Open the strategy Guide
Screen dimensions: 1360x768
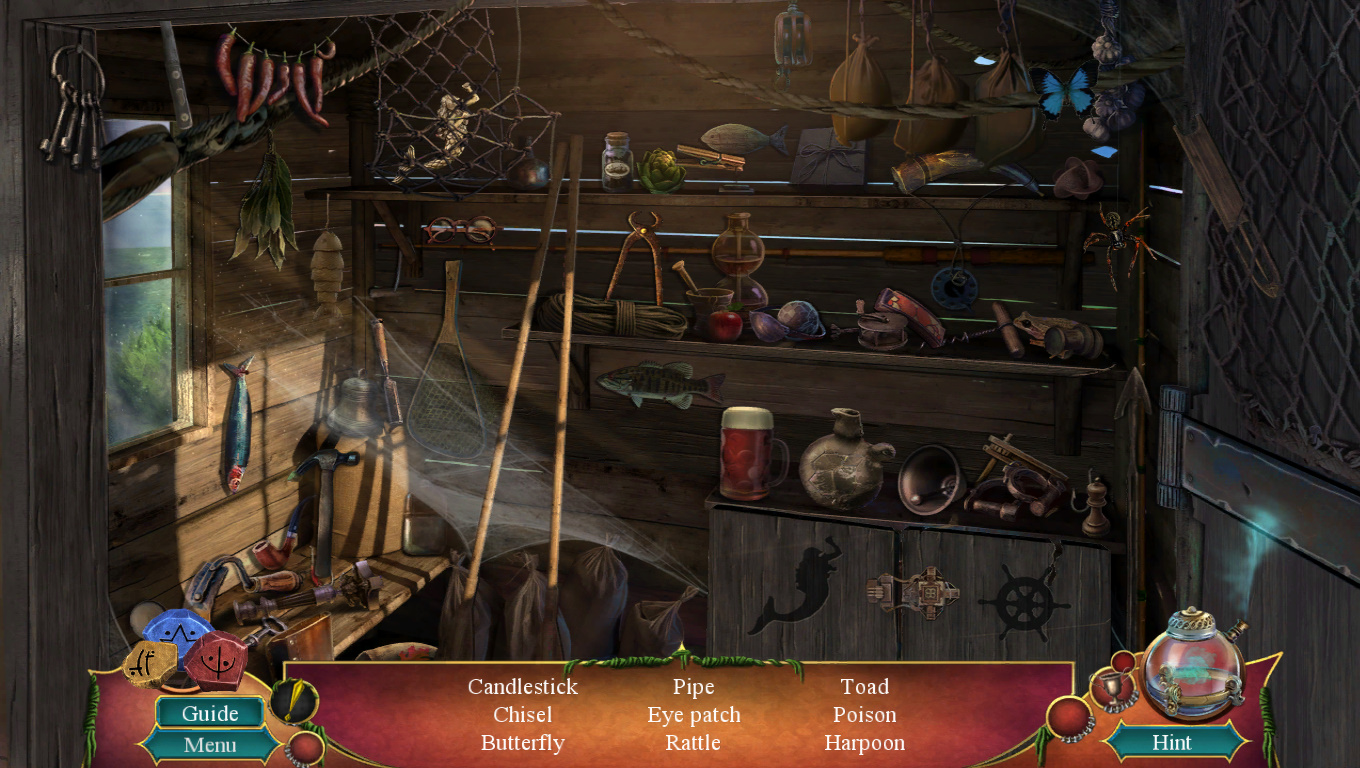(x=210, y=713)
